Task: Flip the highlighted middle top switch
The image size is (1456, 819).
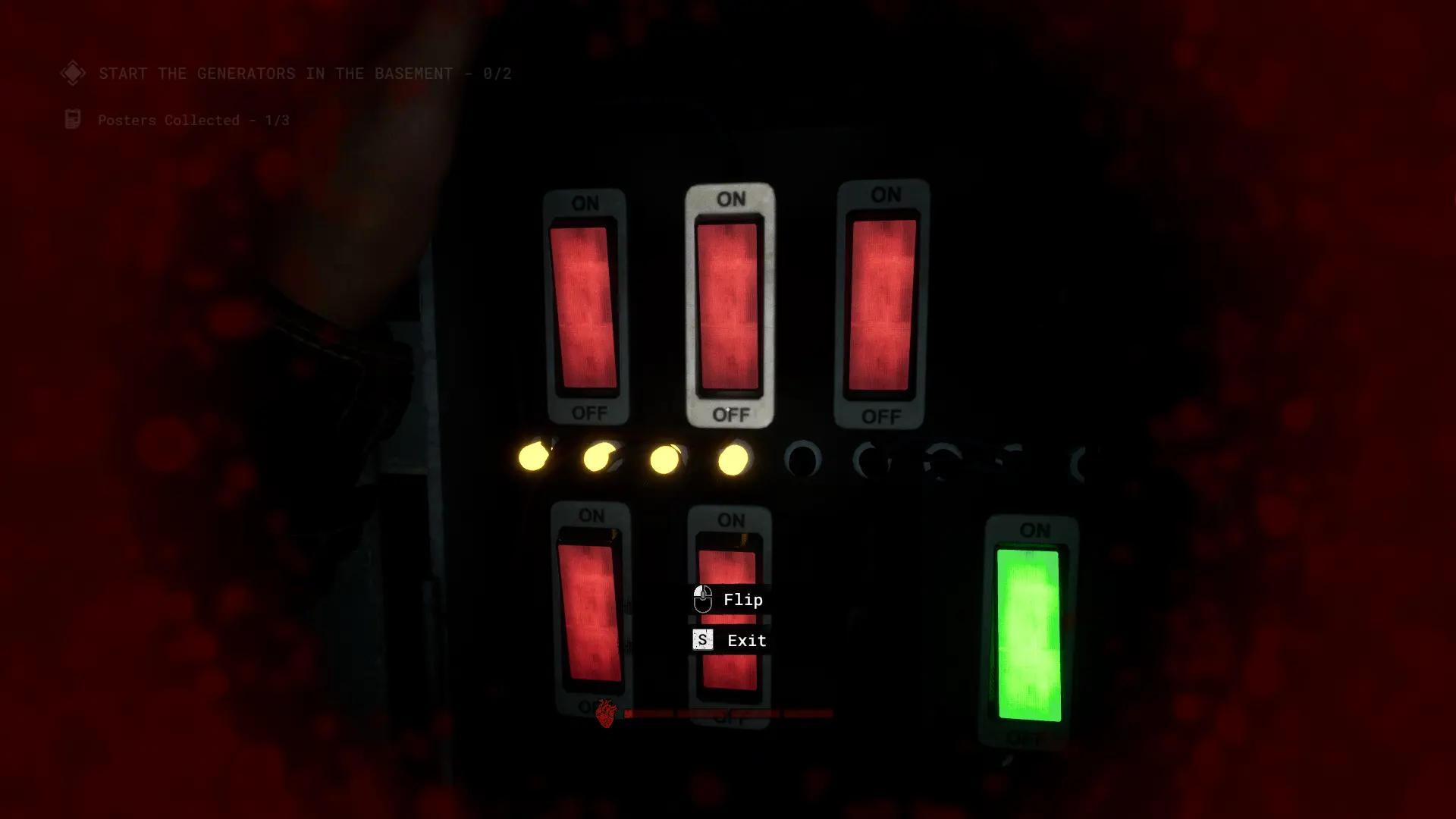Action: tap(730, 307)
